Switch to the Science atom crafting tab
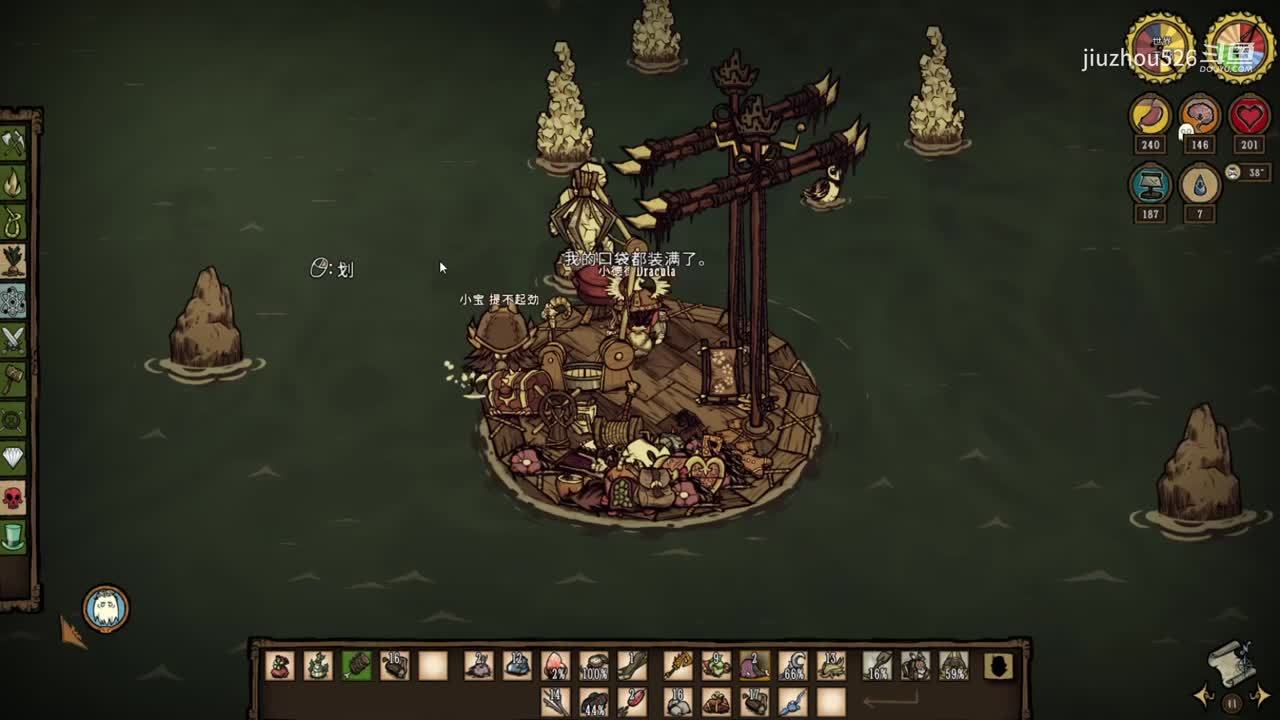 (x=13, y=300)
